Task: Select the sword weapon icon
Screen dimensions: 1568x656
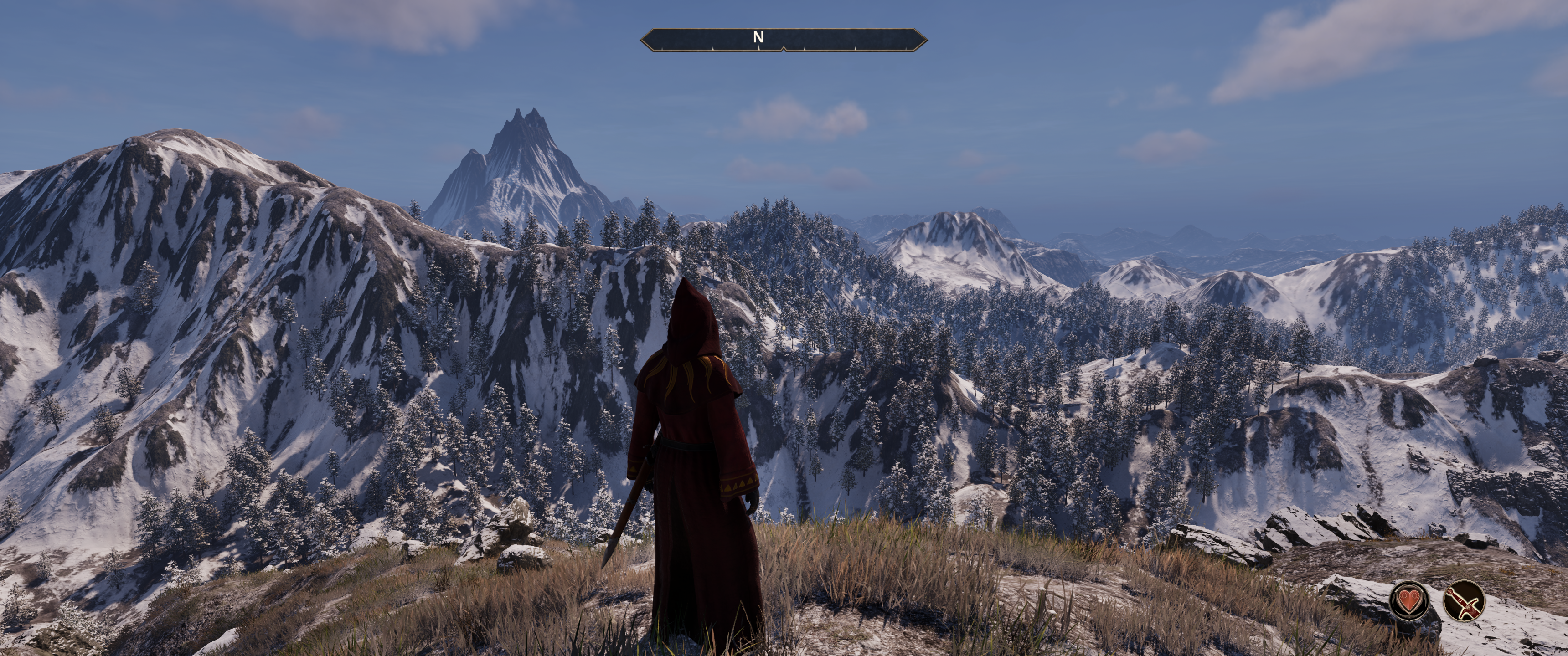Action: click(x=1463, y=600)
